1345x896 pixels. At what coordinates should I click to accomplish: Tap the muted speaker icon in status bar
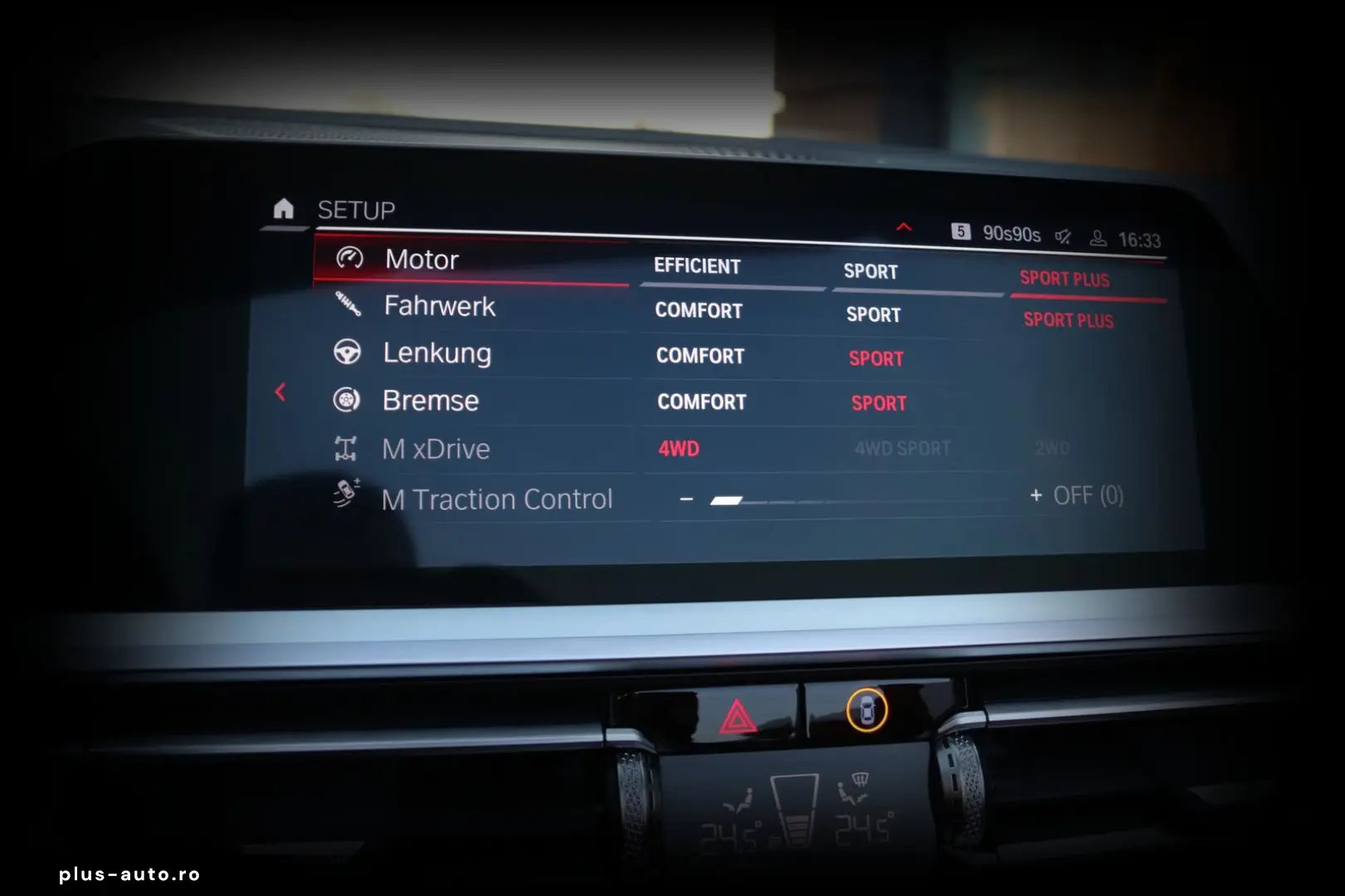click(x=1063, y=235)
